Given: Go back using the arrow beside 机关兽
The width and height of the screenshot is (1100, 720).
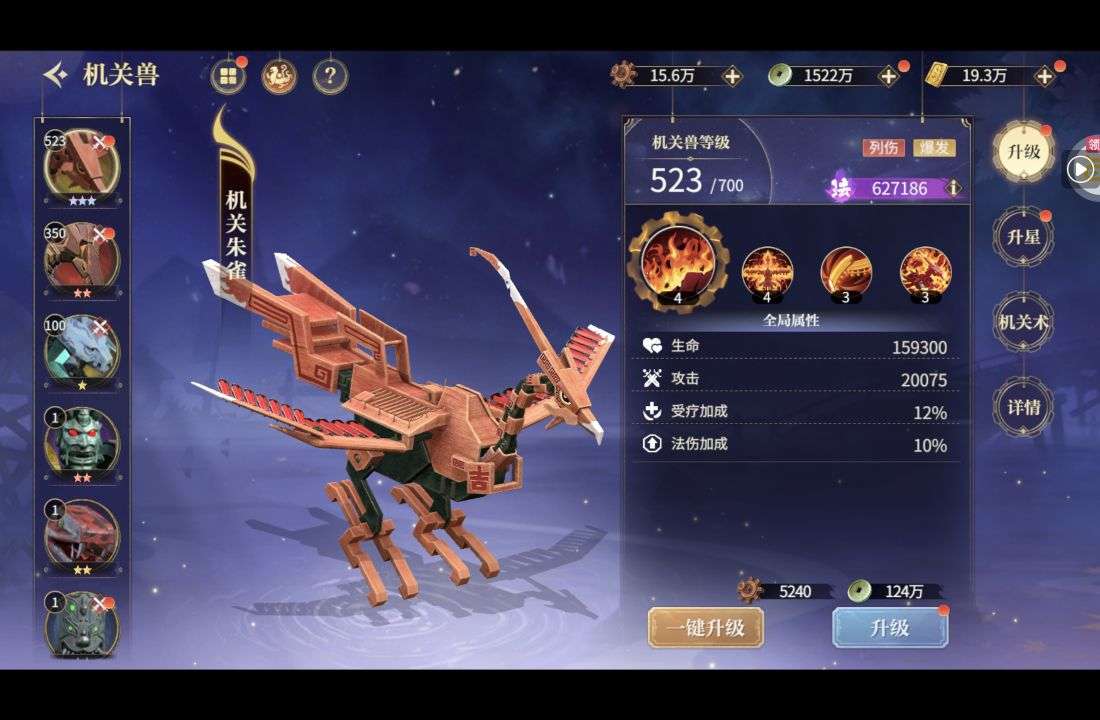Looking at the screenshot, I should coord(56,75).
